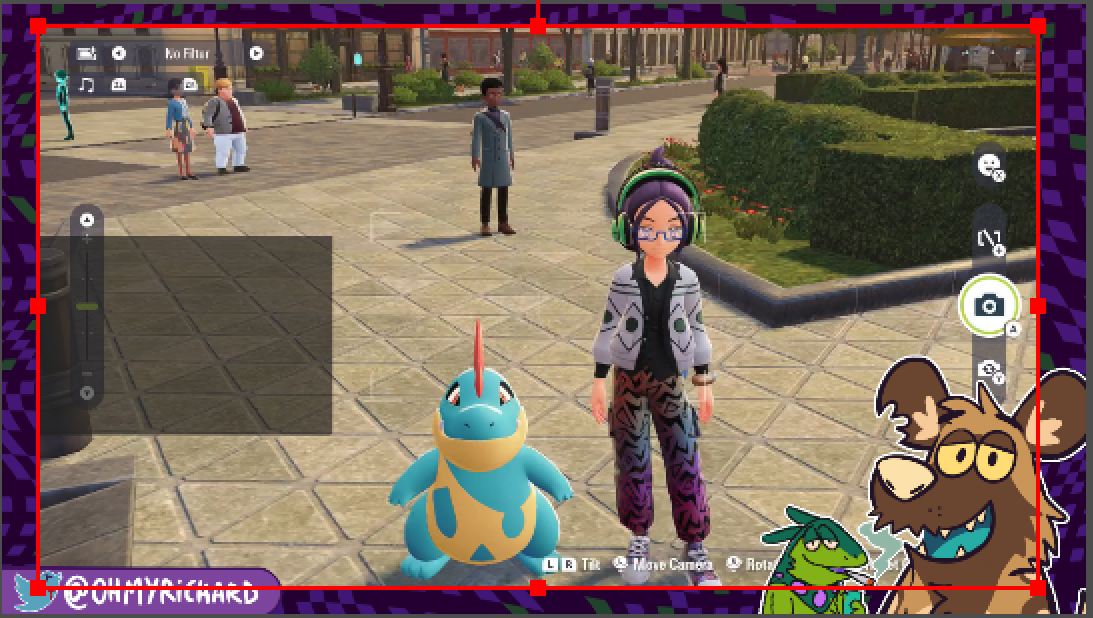Take a photo with the camera shutter button
This screenshot has width=1093, height=618.
(x=989, y=305)
